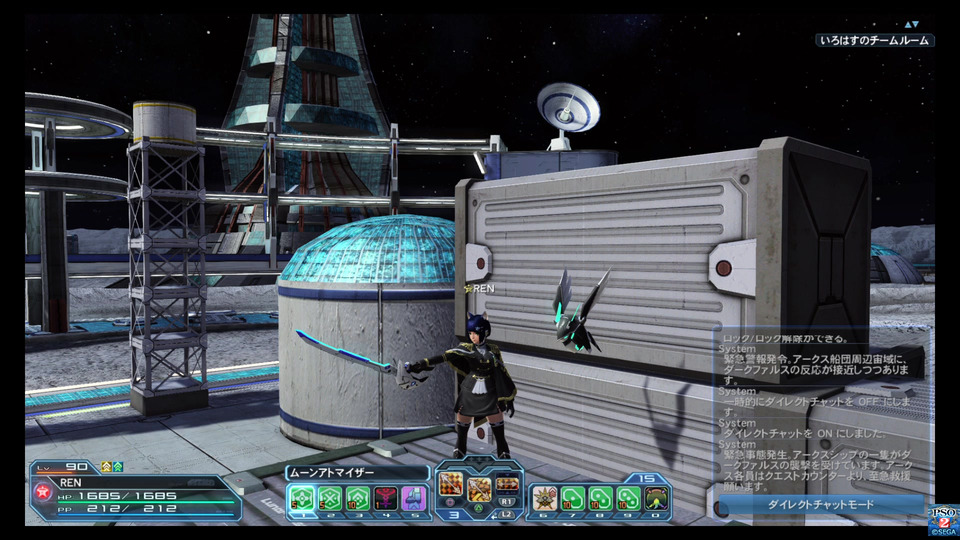Viewport: 960px width, 540px height.
Task: Click the red star class icon
Action: pyautogui.click(x=44, y=494)
